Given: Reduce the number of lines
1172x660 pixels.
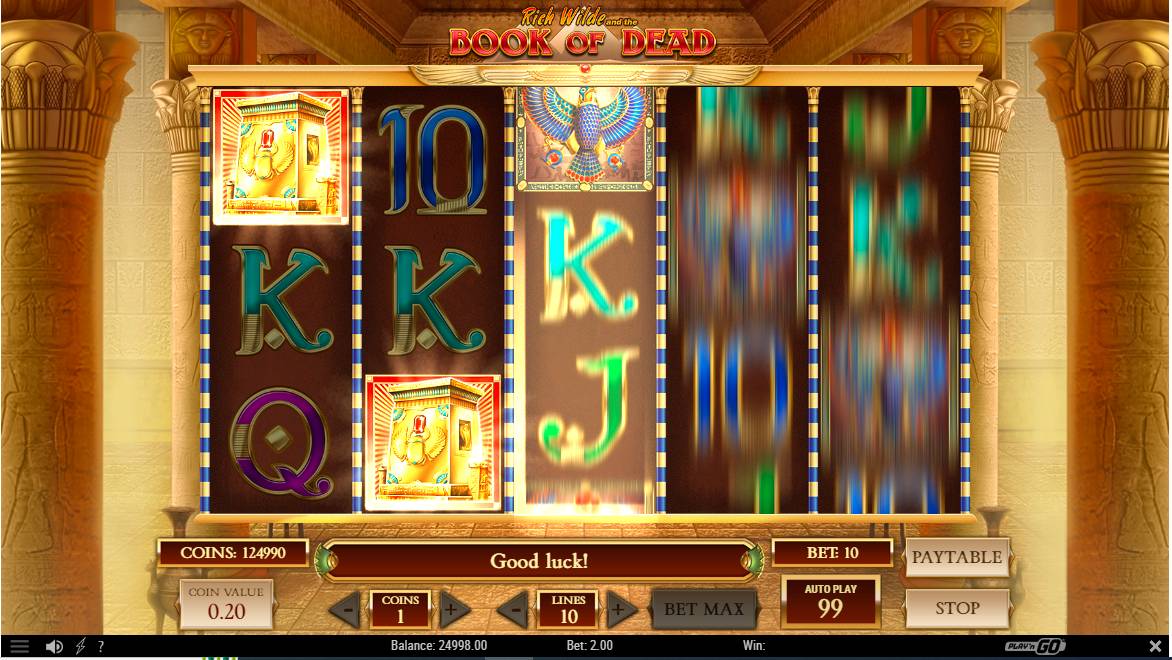Looking at the screenshot, I should point(514,608).
